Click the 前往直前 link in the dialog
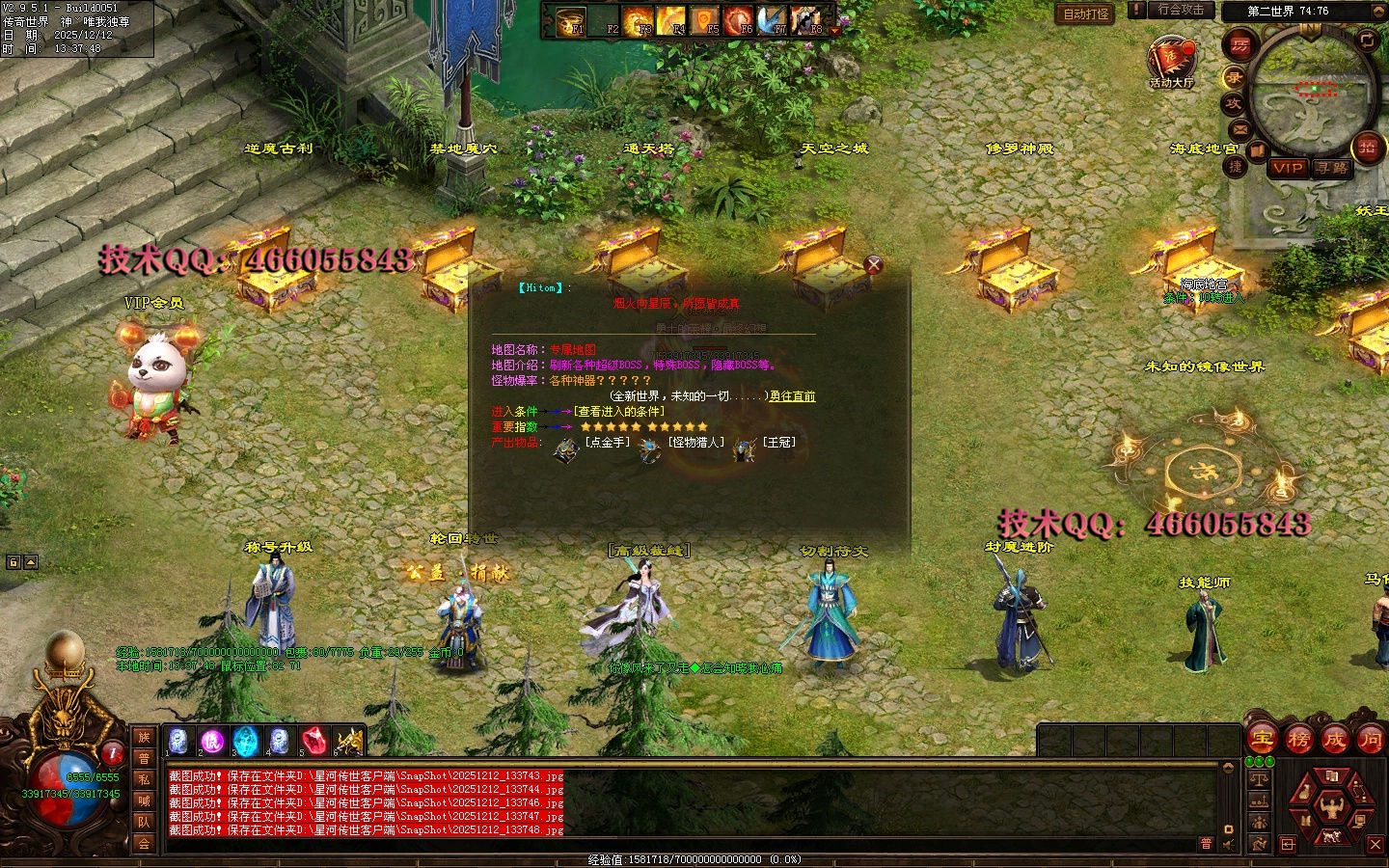This screenshot has height=868, width=1389. pyautogui.click(x=792, y=396)
